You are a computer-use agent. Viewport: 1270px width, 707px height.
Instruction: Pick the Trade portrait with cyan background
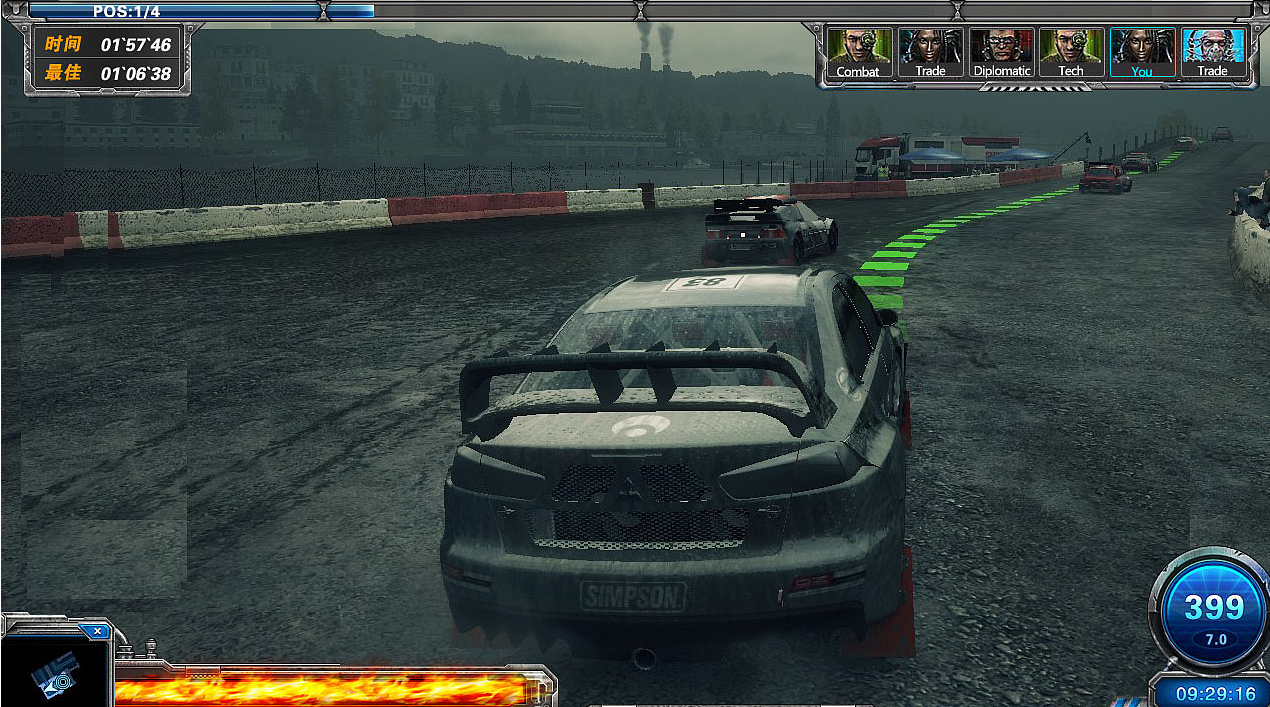[x=1212, y=52]
